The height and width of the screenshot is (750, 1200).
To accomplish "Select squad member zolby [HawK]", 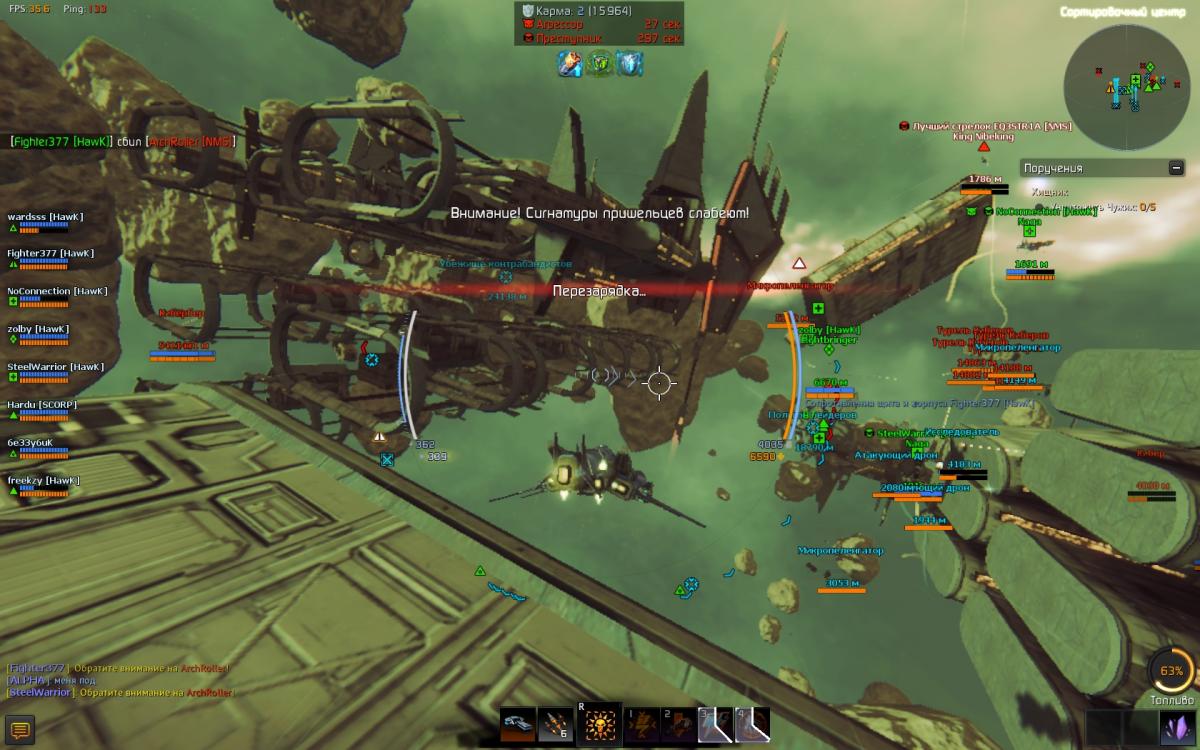I will 38,329.
